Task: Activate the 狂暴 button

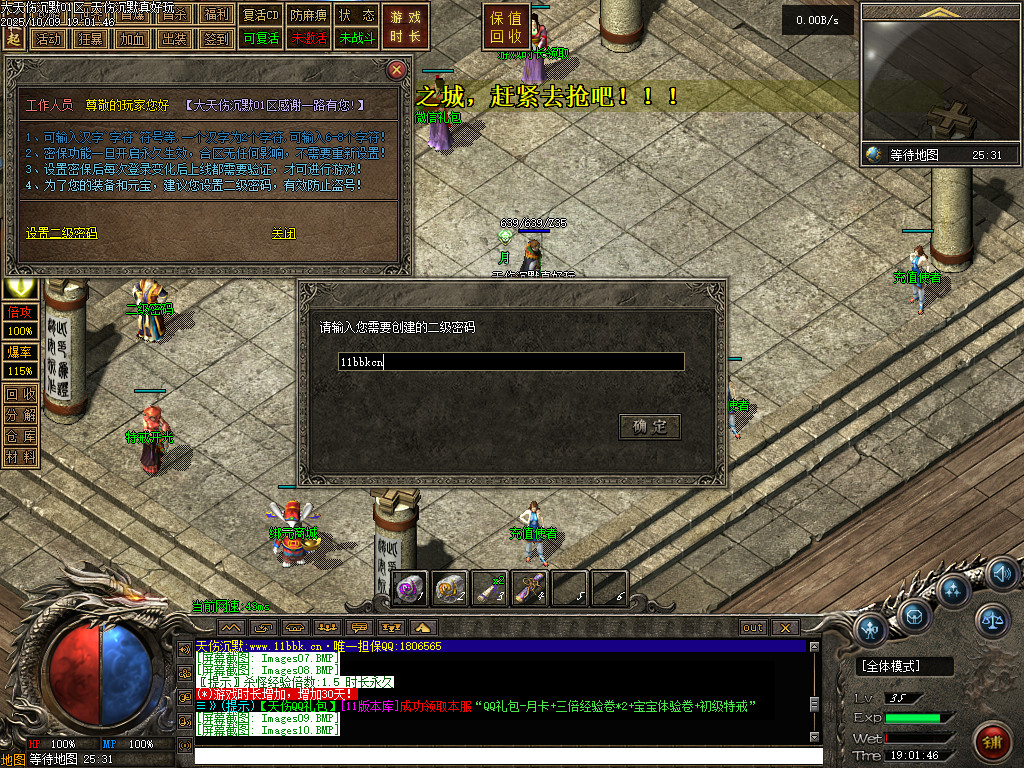Action: tap(89, 39)
